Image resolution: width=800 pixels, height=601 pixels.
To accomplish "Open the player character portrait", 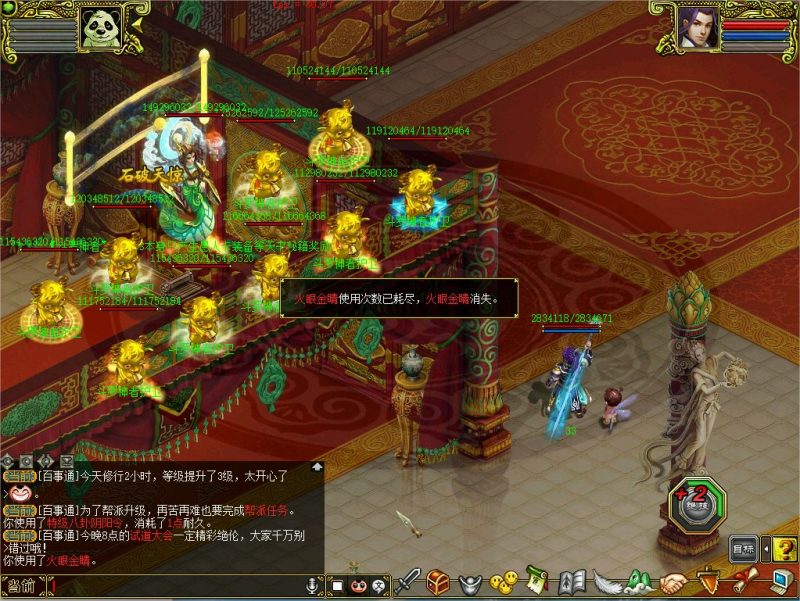I will 697,27.
